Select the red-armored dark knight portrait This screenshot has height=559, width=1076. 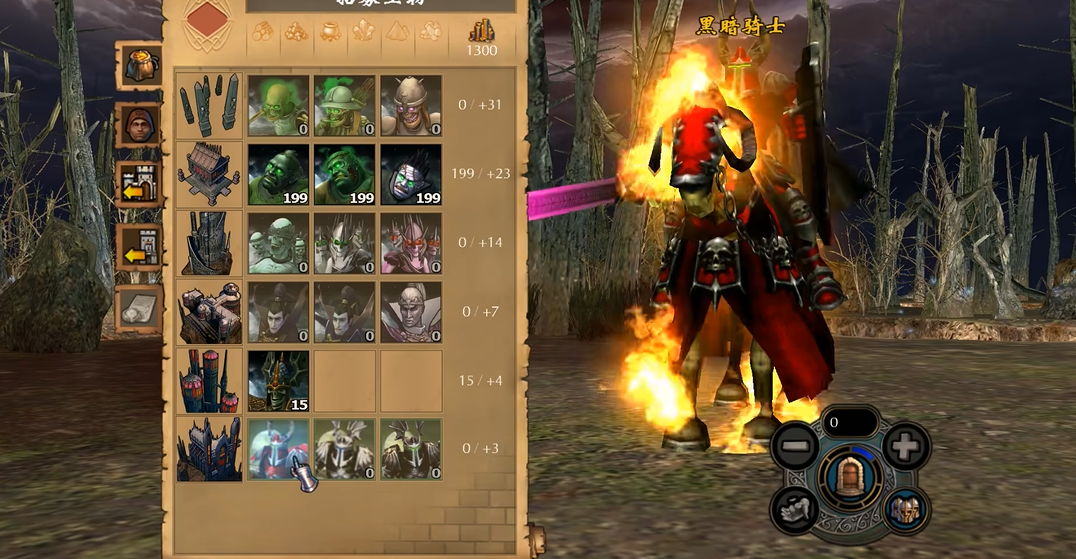277,448
